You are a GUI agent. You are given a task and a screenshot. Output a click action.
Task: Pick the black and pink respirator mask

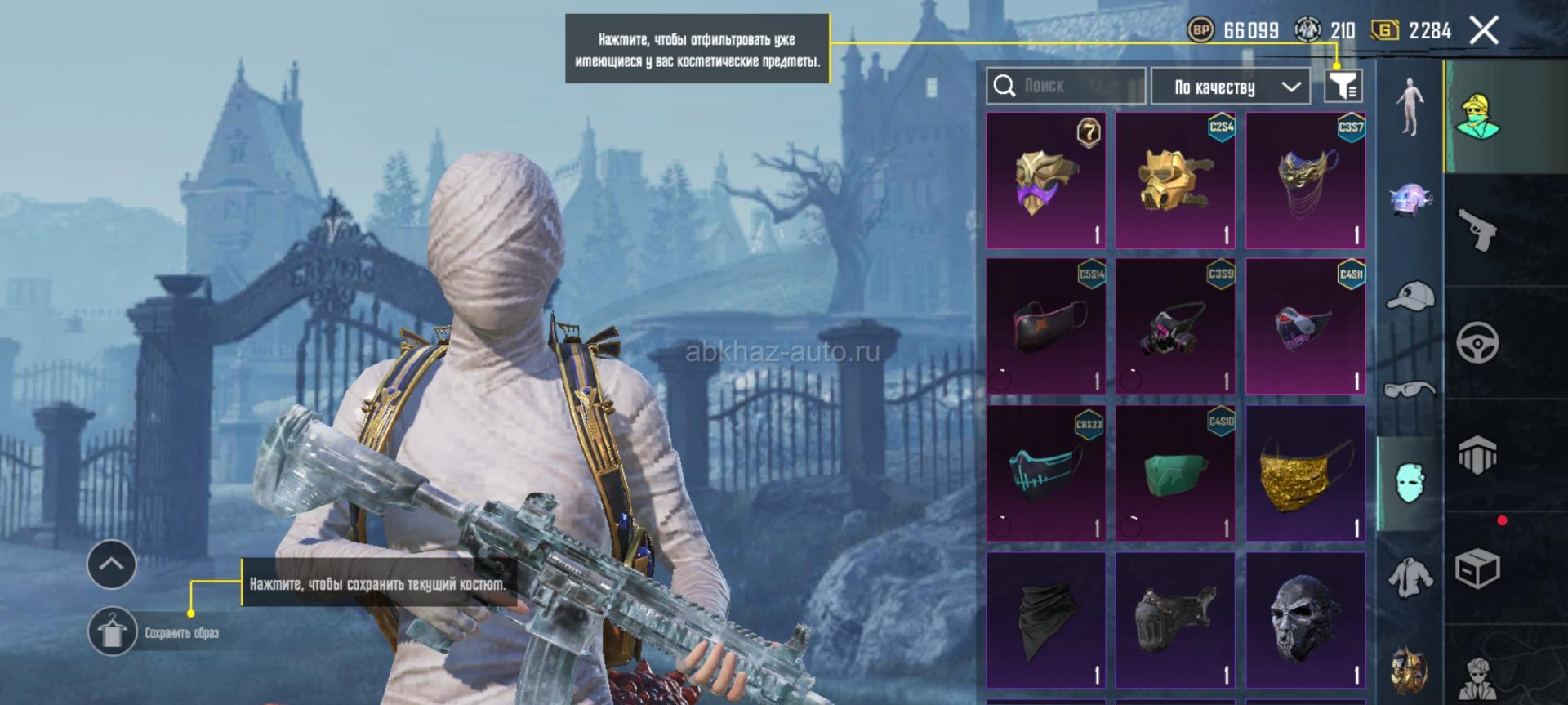[1175, 327]
